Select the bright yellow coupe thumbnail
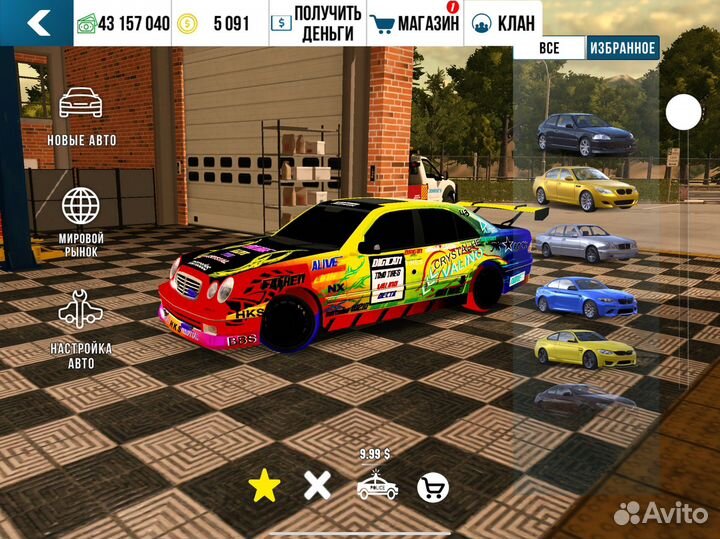 [x=585, y=348]
